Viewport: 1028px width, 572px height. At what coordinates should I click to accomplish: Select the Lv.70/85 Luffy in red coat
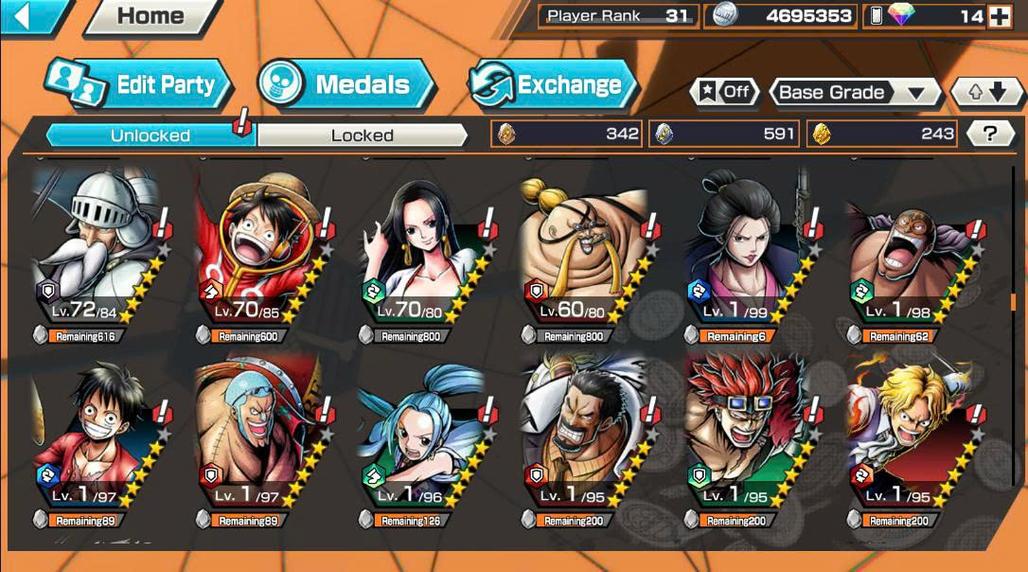pos(258,250)
